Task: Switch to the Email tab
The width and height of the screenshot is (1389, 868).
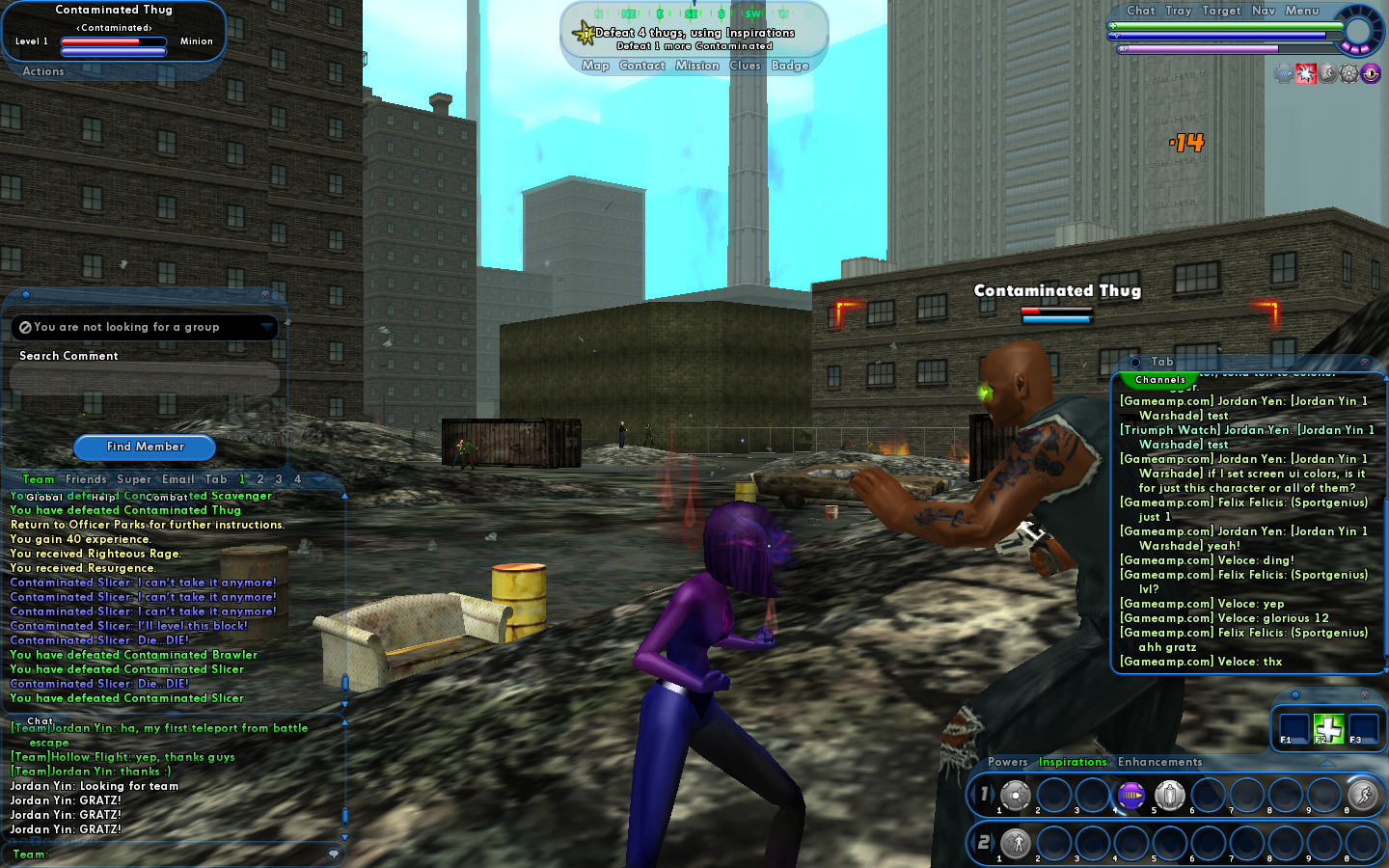Action: click(x=178, y=479)
